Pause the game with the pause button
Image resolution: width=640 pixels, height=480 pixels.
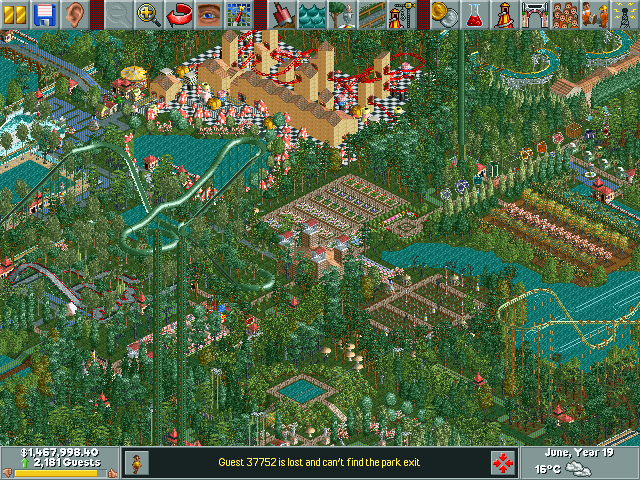tap(15, 14)
